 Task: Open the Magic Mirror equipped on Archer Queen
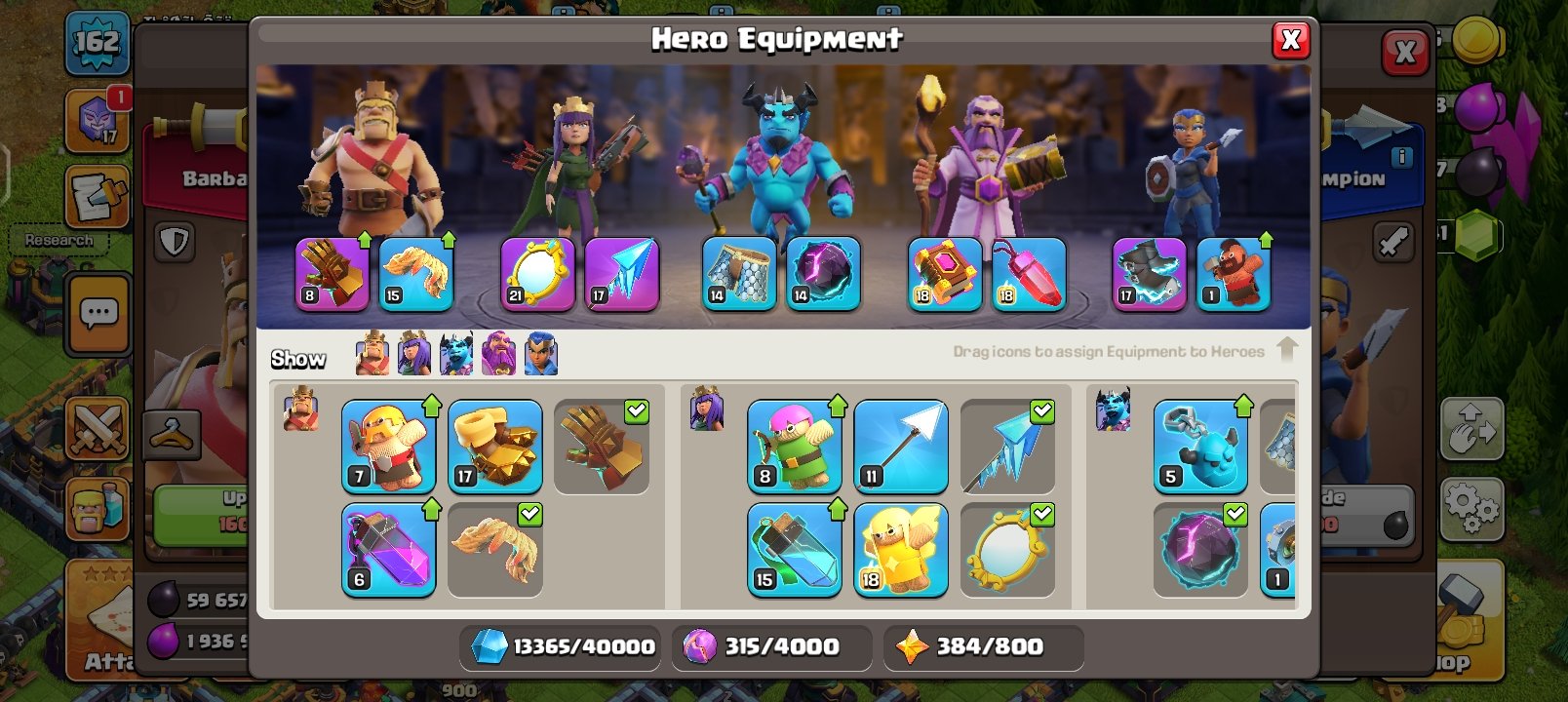coord(535,274)
